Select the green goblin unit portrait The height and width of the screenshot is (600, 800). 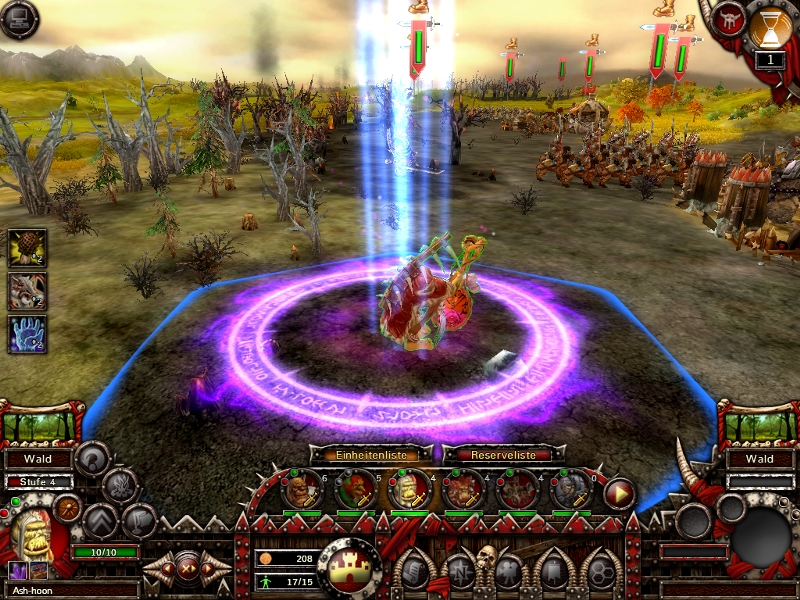click(x=355, y=490)
